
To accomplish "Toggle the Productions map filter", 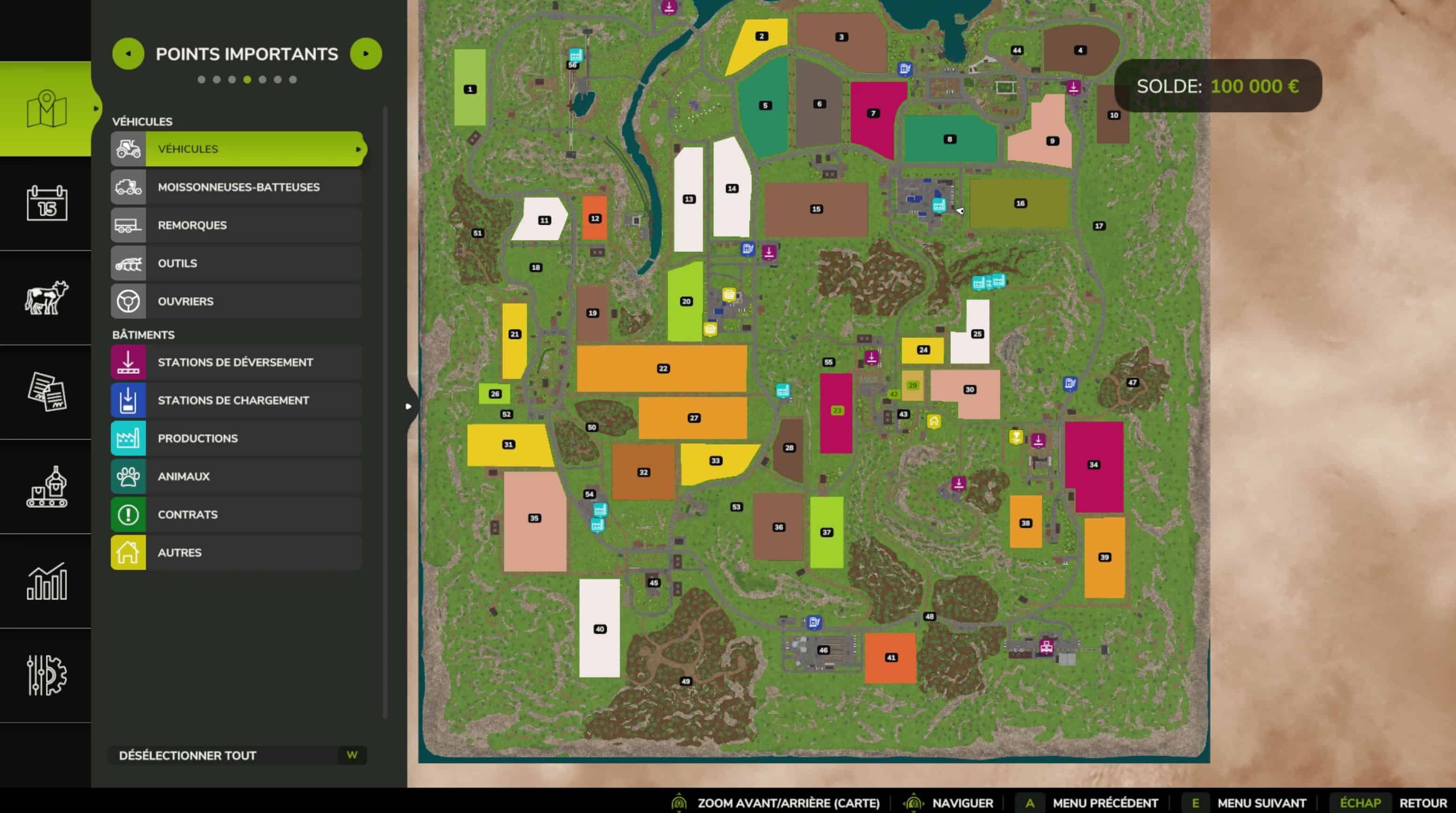I will pos(236,439).
